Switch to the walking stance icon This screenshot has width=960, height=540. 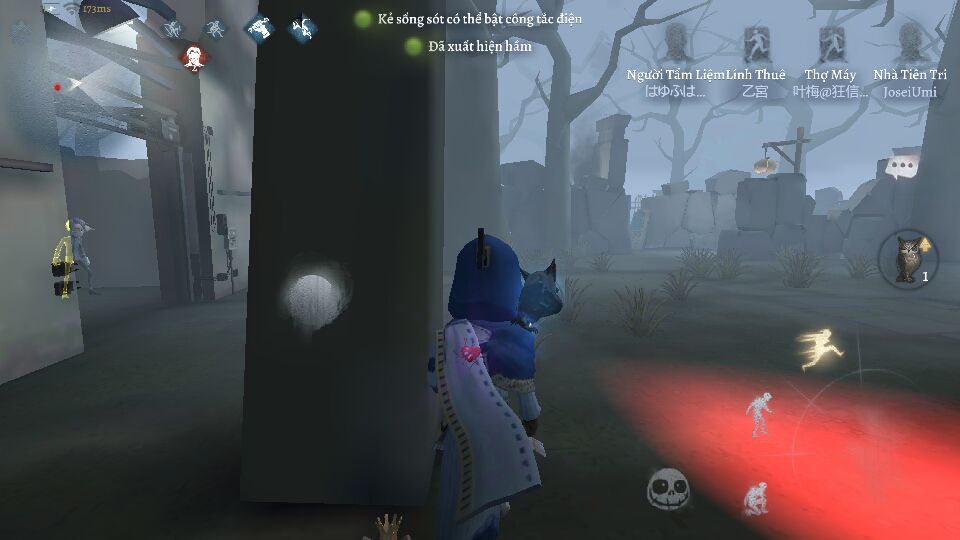[x=761, y=413]
